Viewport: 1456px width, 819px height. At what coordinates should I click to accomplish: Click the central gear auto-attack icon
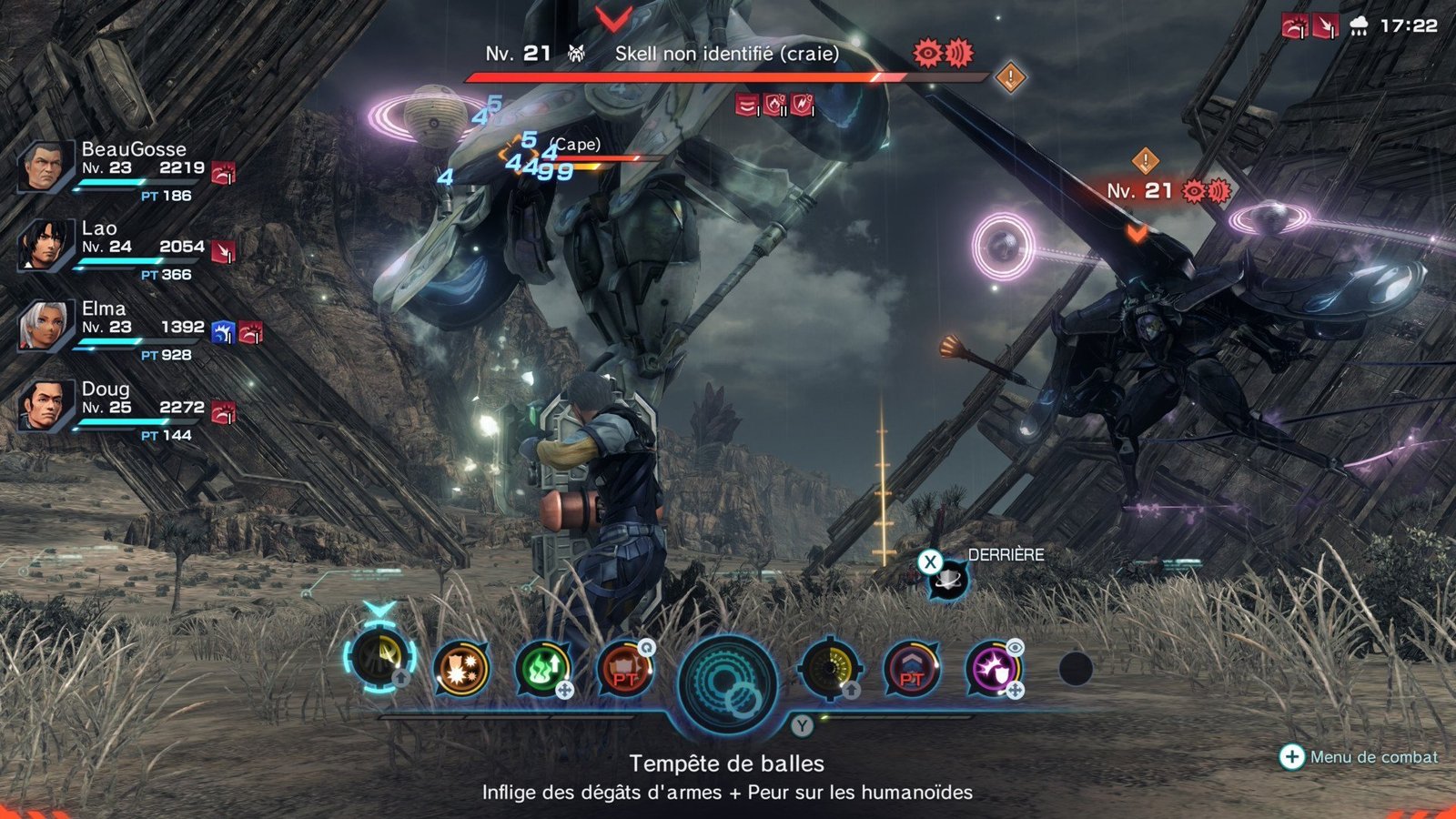(727, 683)
